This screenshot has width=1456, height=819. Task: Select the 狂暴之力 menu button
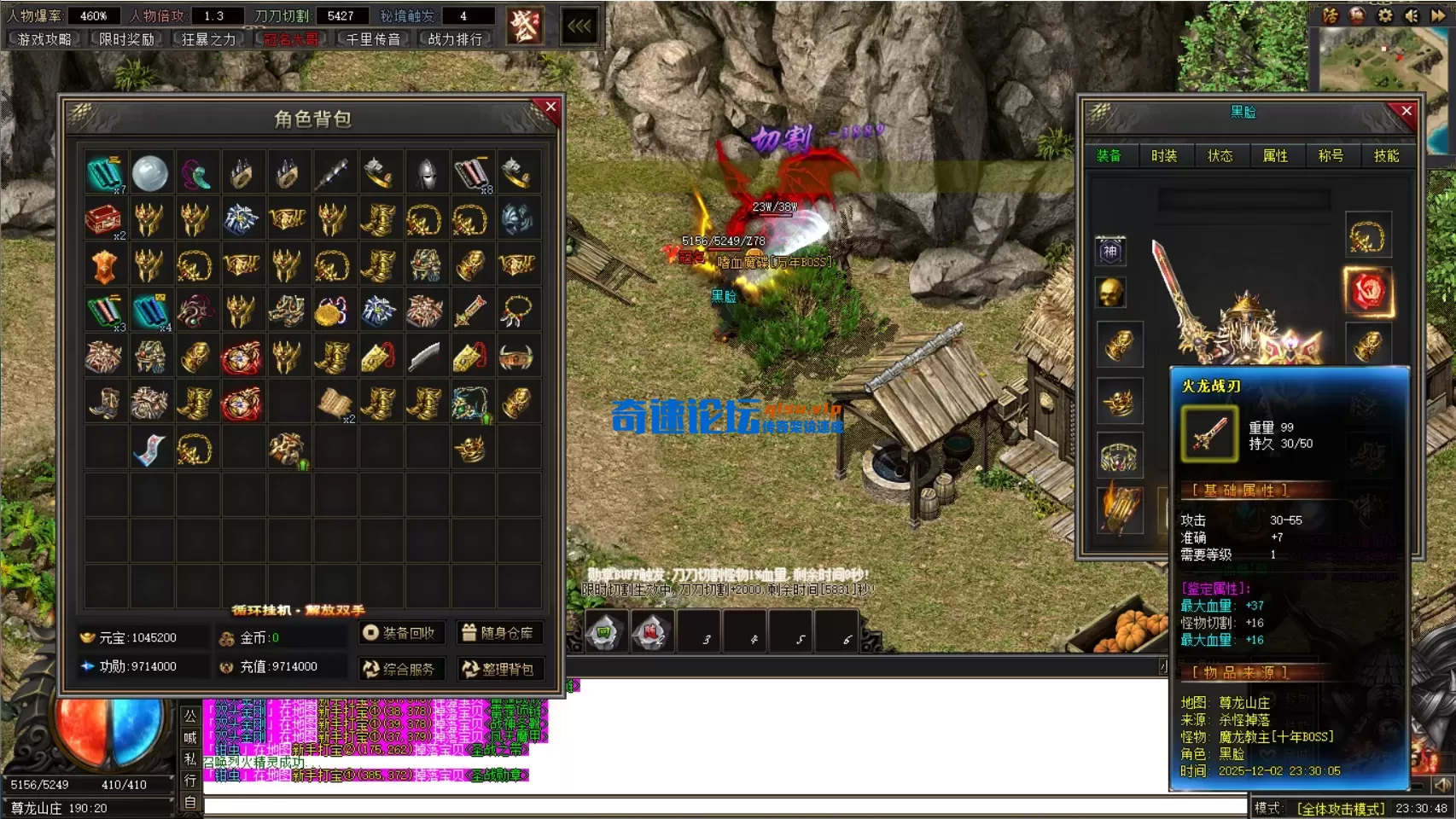[x=208, y=39]
